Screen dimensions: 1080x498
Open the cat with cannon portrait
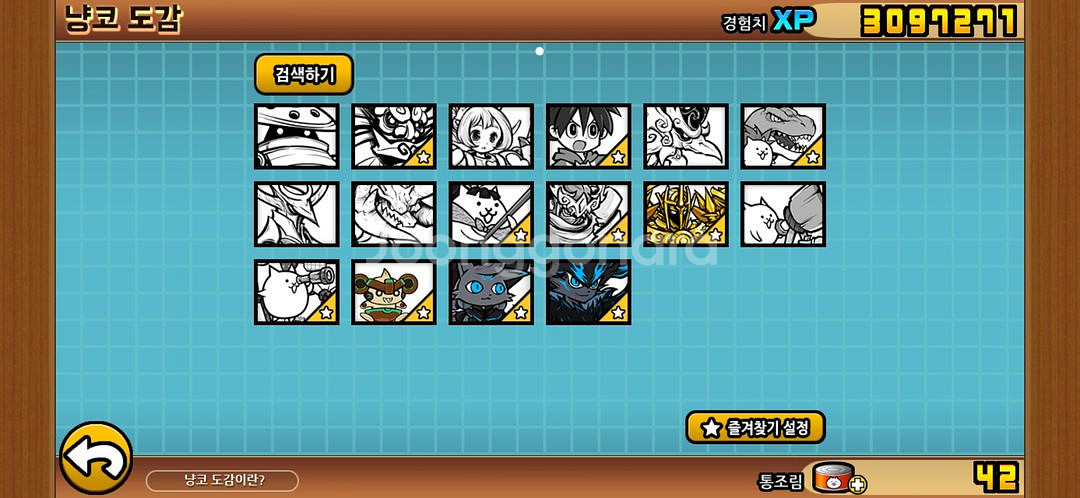tap(296, 292)
